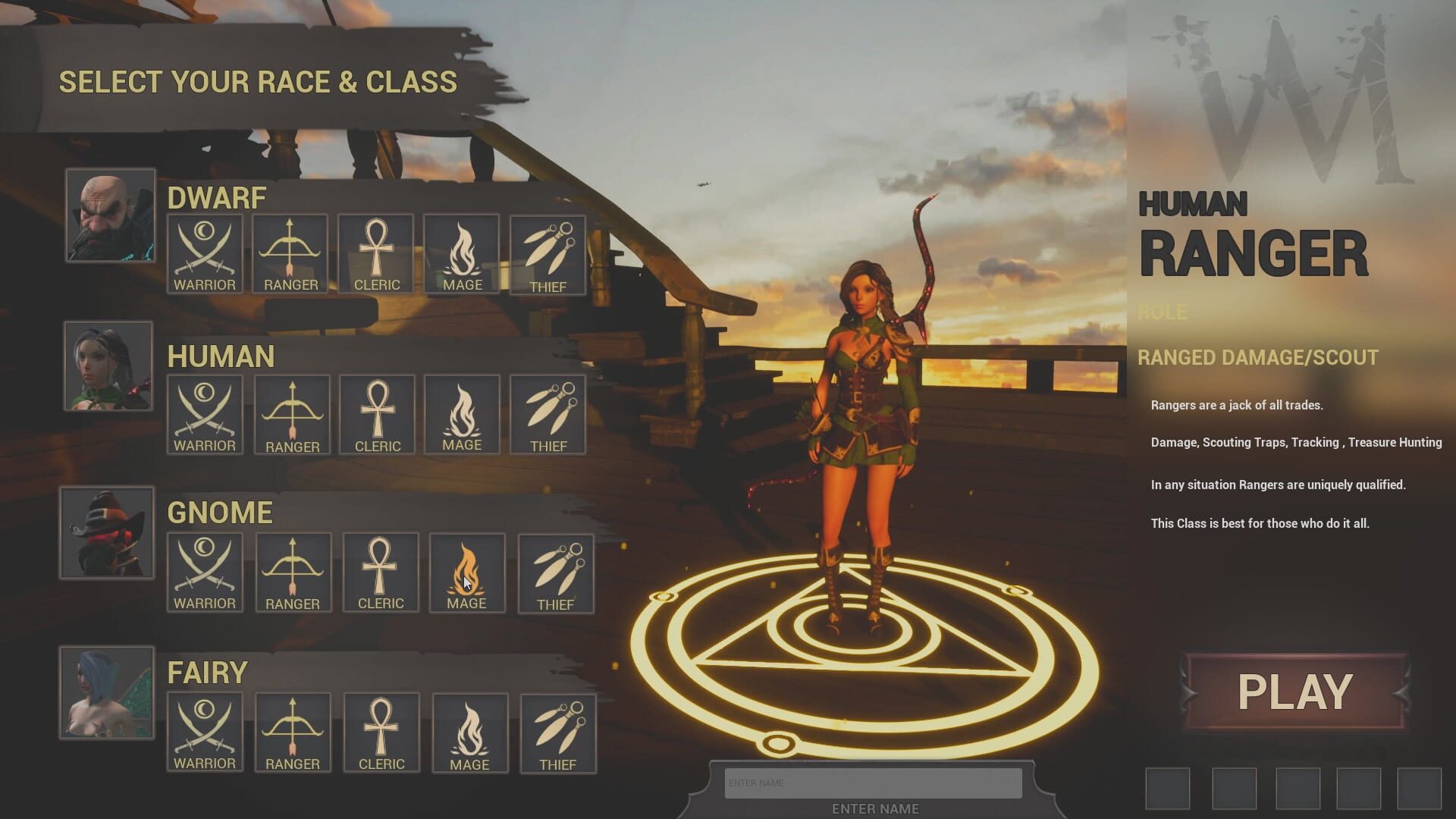This screenshot has height=819, width=1456.
Task: Pick the Gnome race portrait
Action: pyautogui.click(x=107, y=533)
